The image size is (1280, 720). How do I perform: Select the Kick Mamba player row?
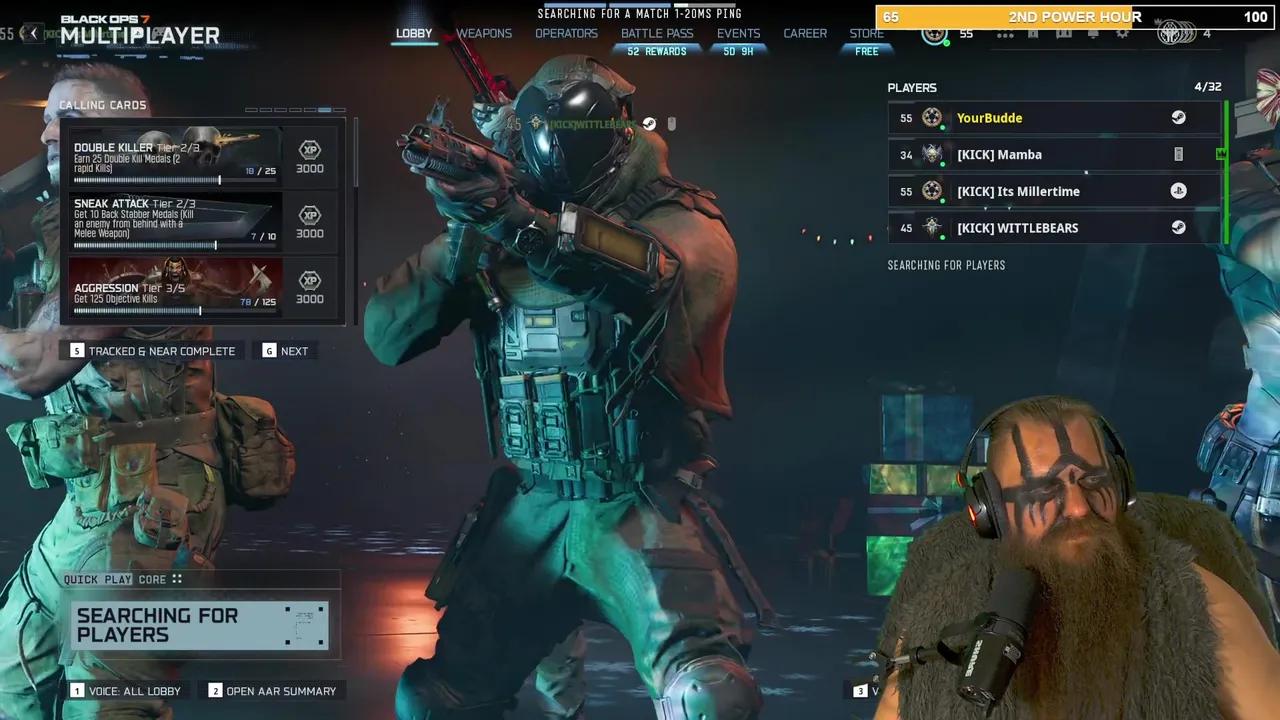(x=1040, y=154)
